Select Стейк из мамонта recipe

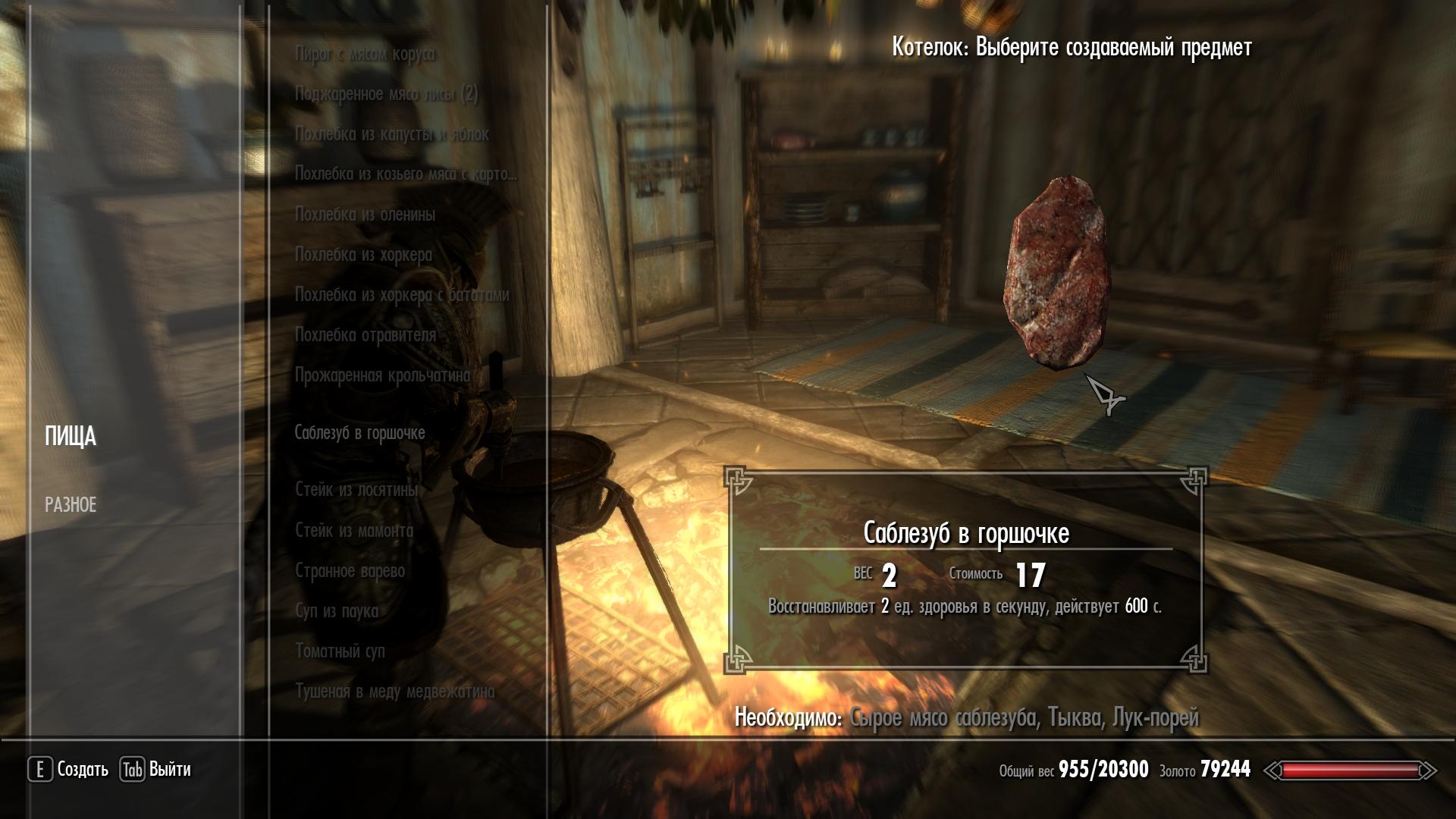354,531
